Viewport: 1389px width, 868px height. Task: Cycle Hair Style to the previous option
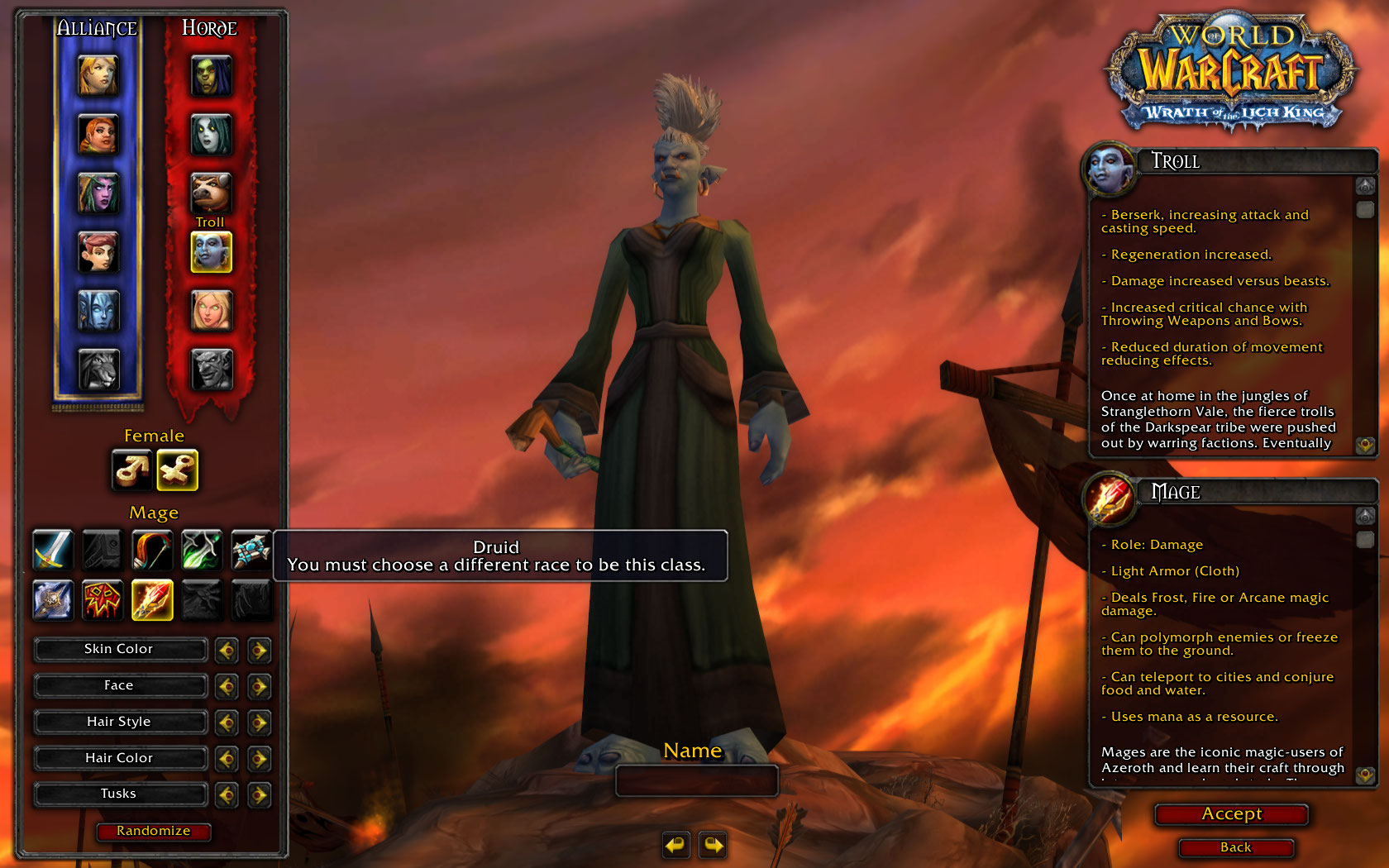[x=227, y=723]
